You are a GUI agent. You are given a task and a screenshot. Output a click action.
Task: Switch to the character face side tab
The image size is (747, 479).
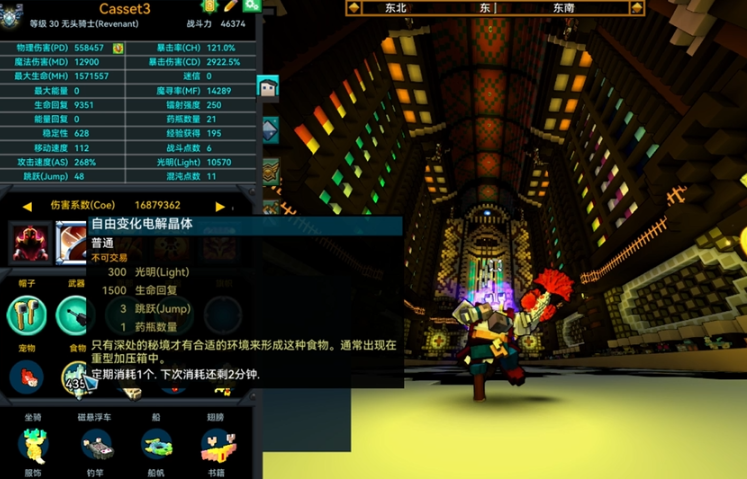click(268, 88)
